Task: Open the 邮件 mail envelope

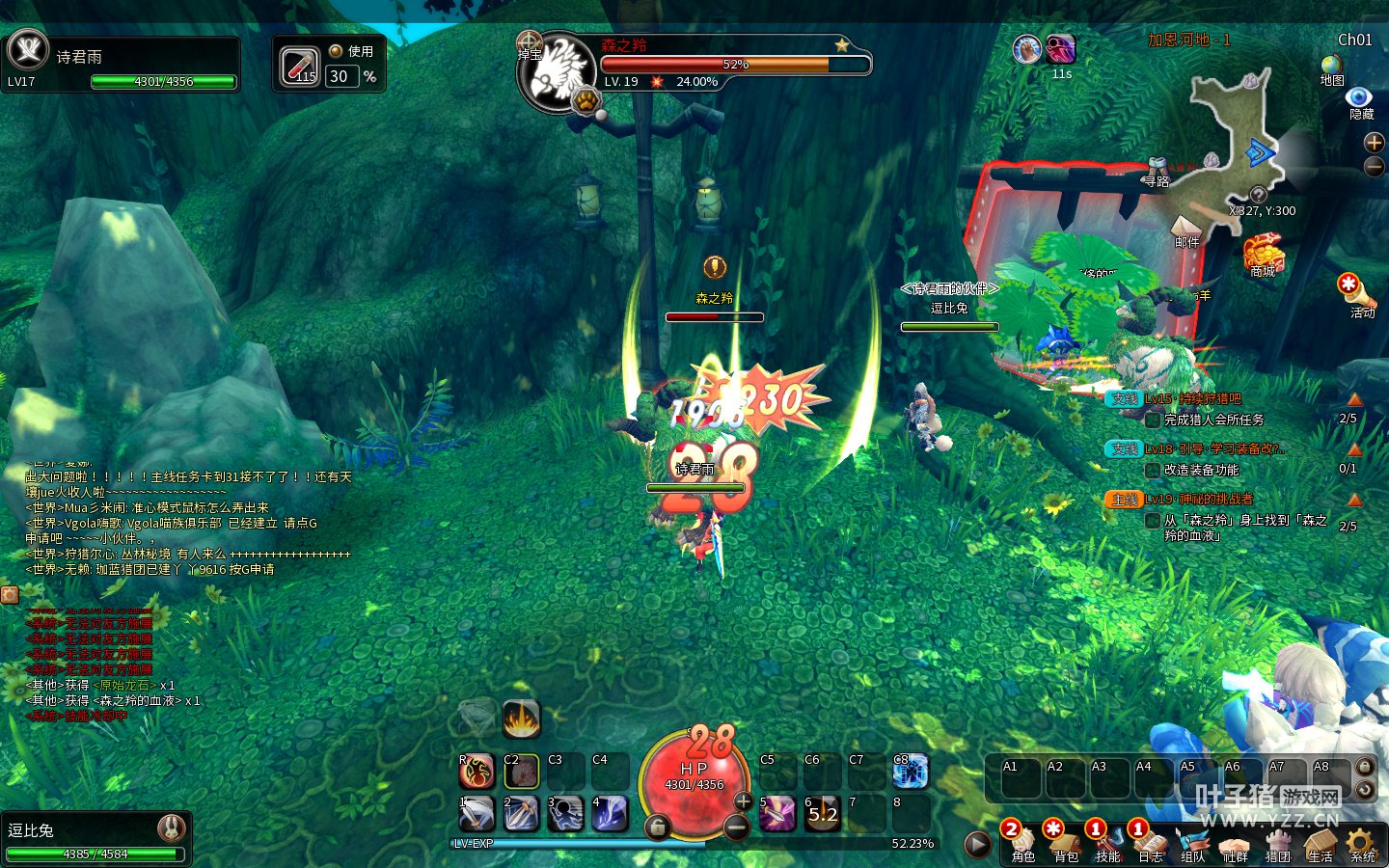Action: (1186, 229)
